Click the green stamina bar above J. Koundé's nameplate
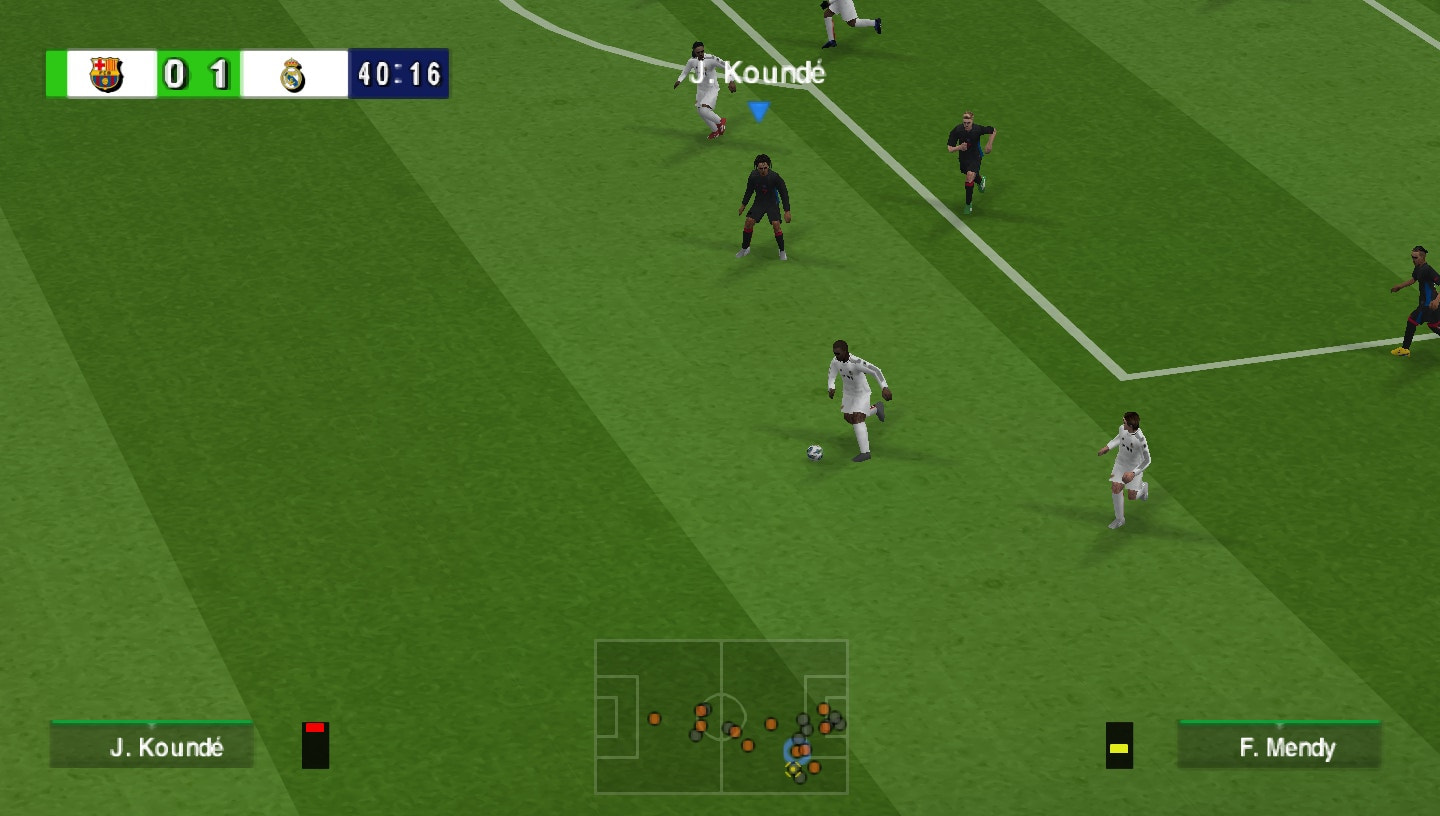Screen dimensions: 1440x816 click(x=152, y=723)
